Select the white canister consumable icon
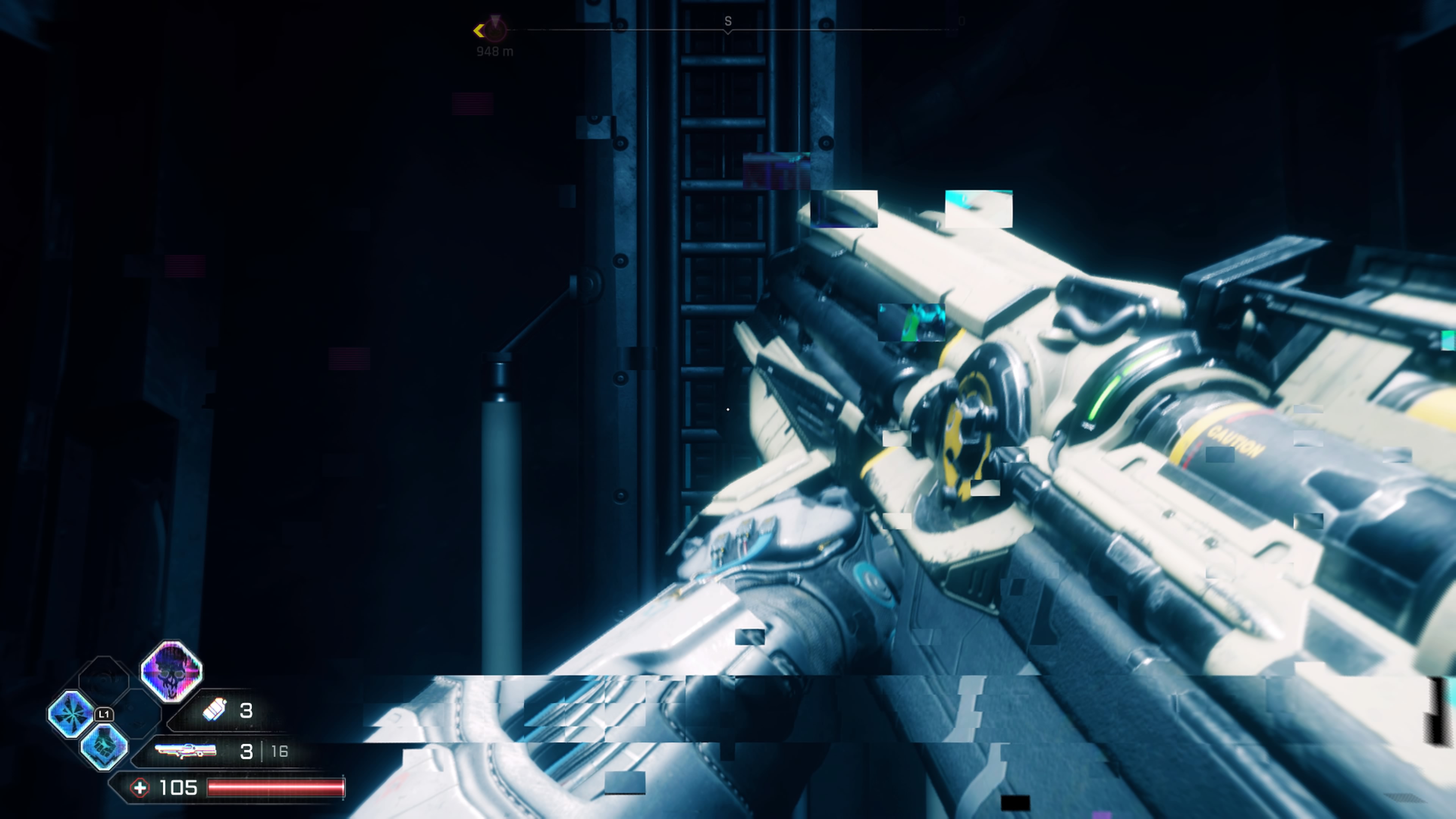This screenshot has width=1456, height=819. click(x=215, y=709)
